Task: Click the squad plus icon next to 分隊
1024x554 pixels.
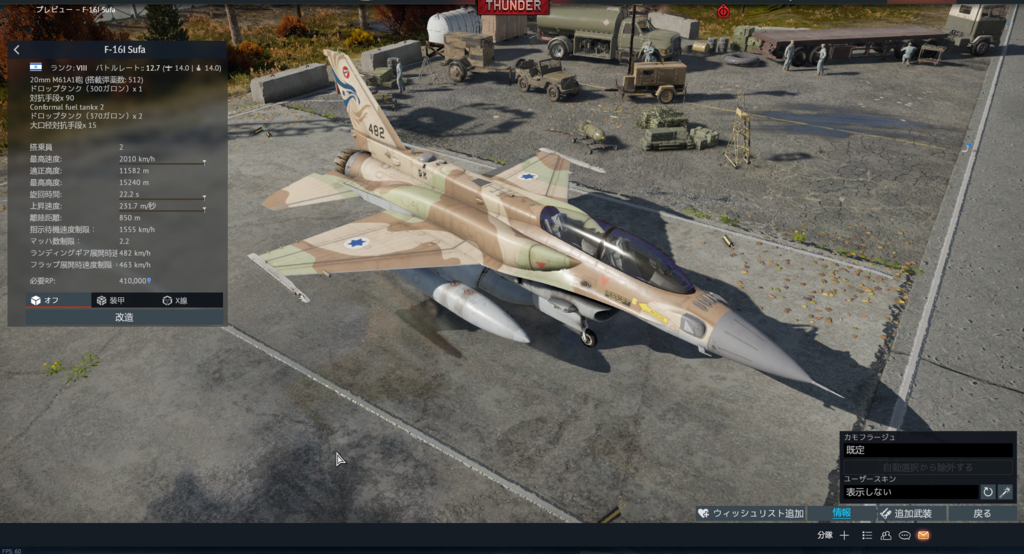Action: pos(845,536)
